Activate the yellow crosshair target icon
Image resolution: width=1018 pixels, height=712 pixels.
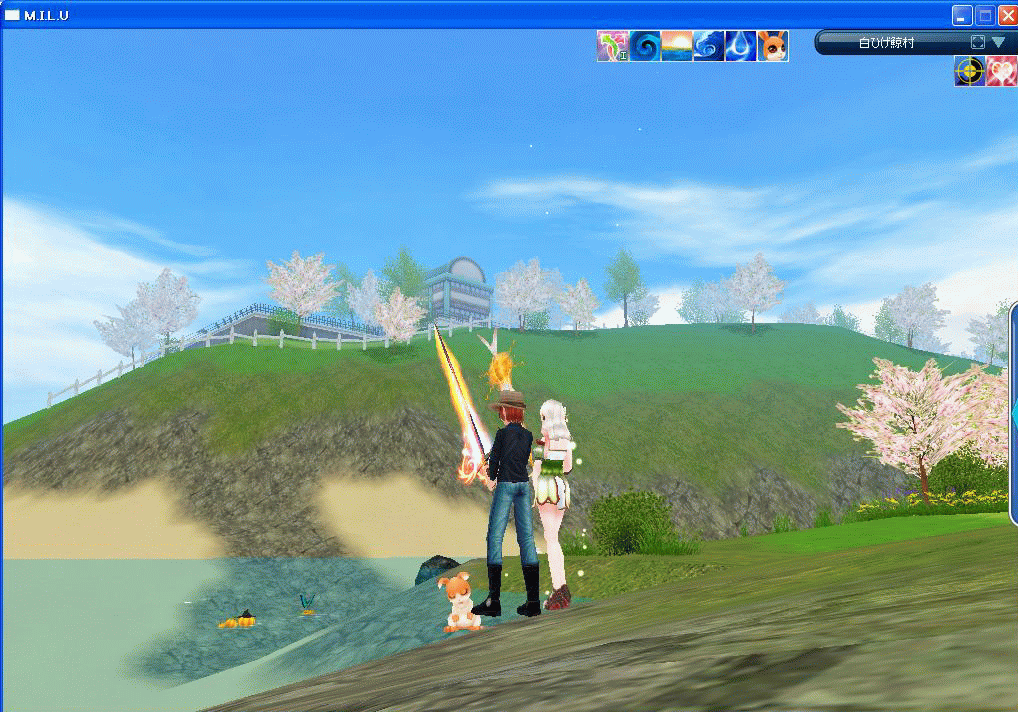(969, 71)
